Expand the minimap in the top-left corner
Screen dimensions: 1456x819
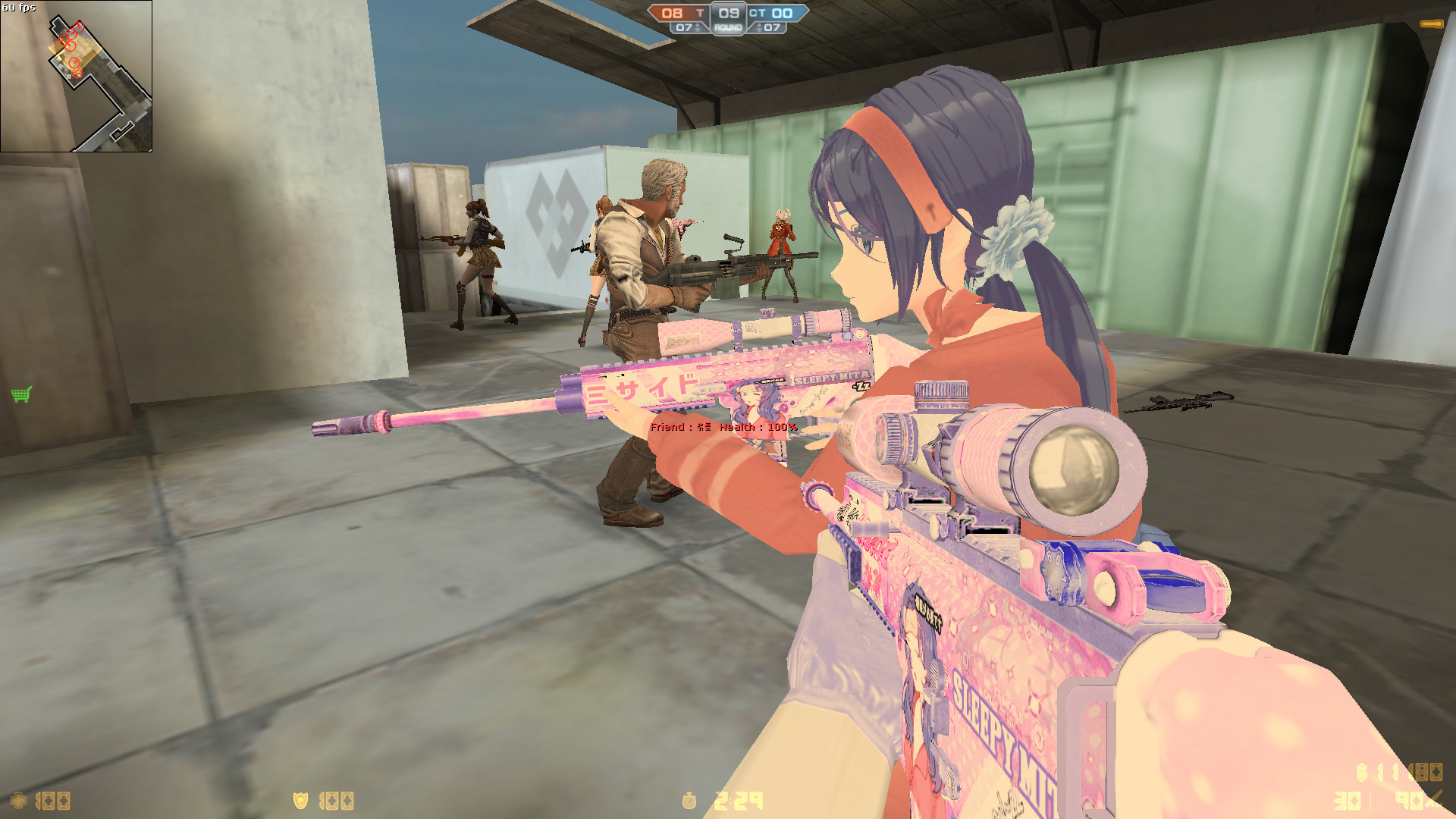point(76,76)
